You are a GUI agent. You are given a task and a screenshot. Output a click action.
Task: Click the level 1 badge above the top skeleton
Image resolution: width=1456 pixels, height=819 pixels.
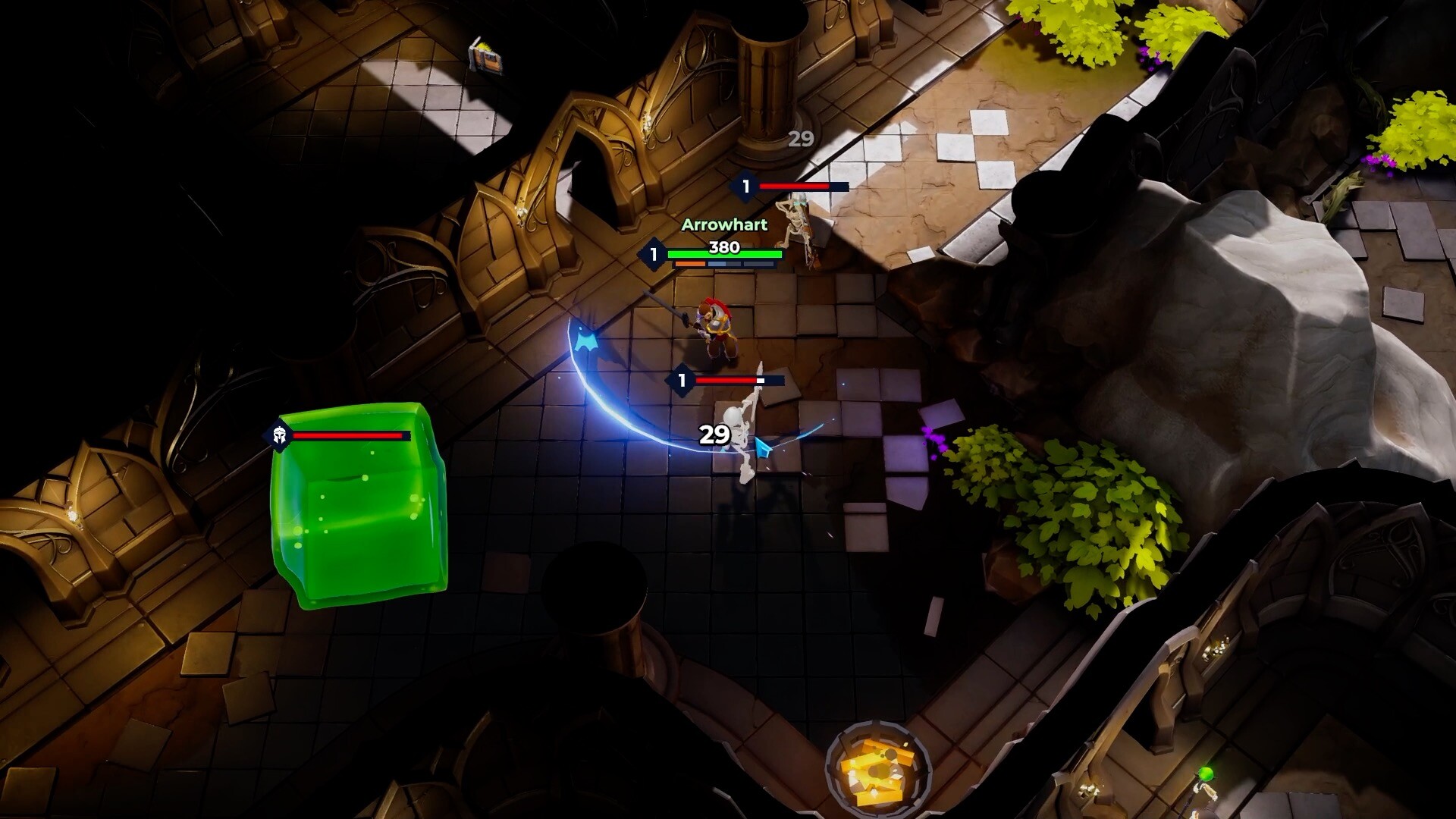(745, 184)
